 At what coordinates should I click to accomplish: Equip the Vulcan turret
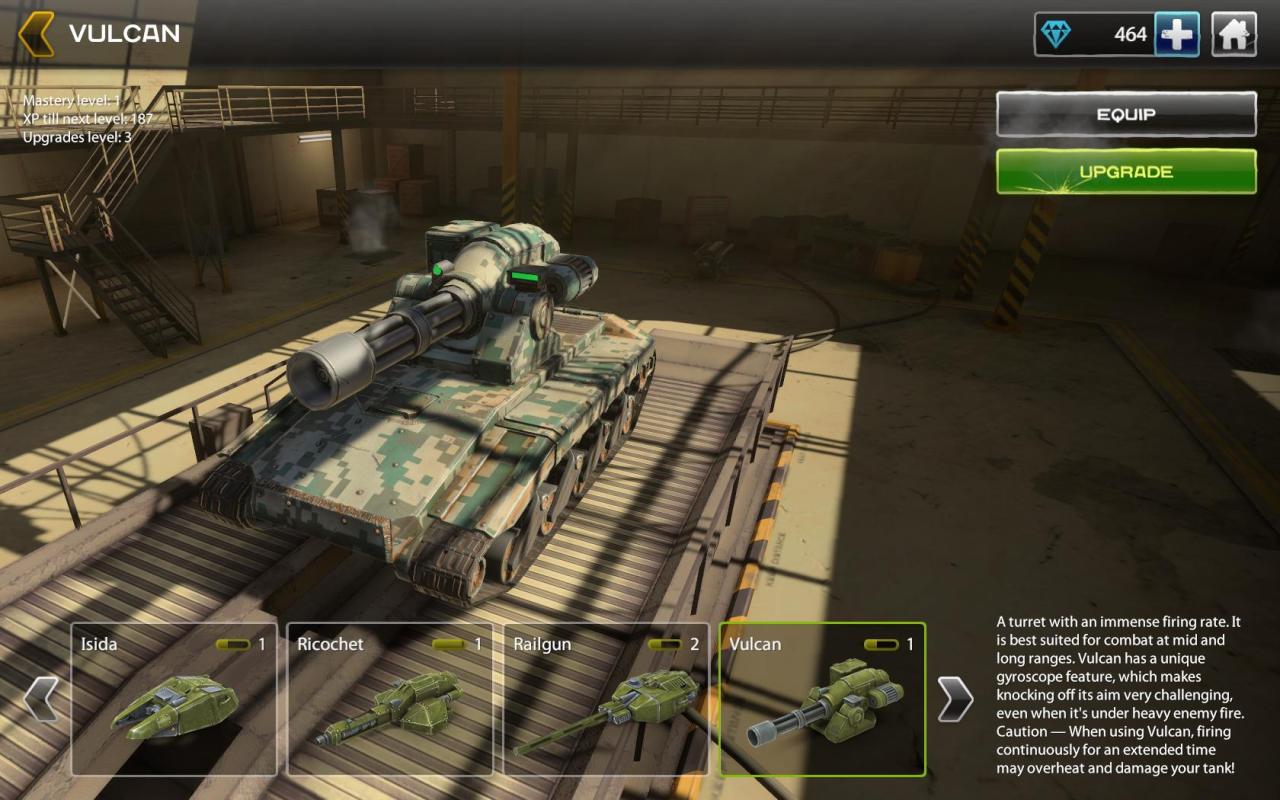[x=1126, y=114]
